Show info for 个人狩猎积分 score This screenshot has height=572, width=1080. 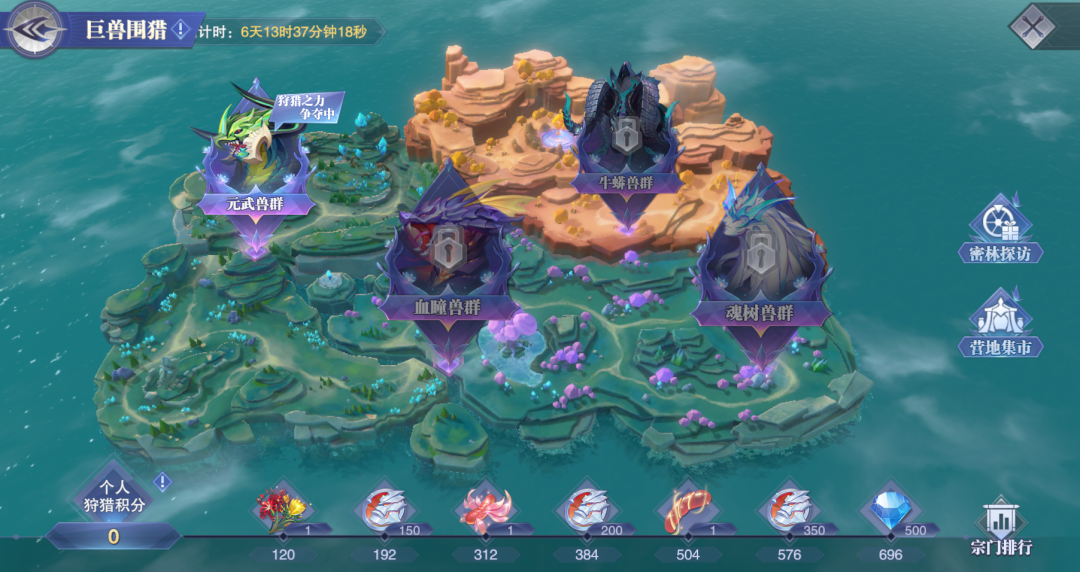[x=162, y=482]
